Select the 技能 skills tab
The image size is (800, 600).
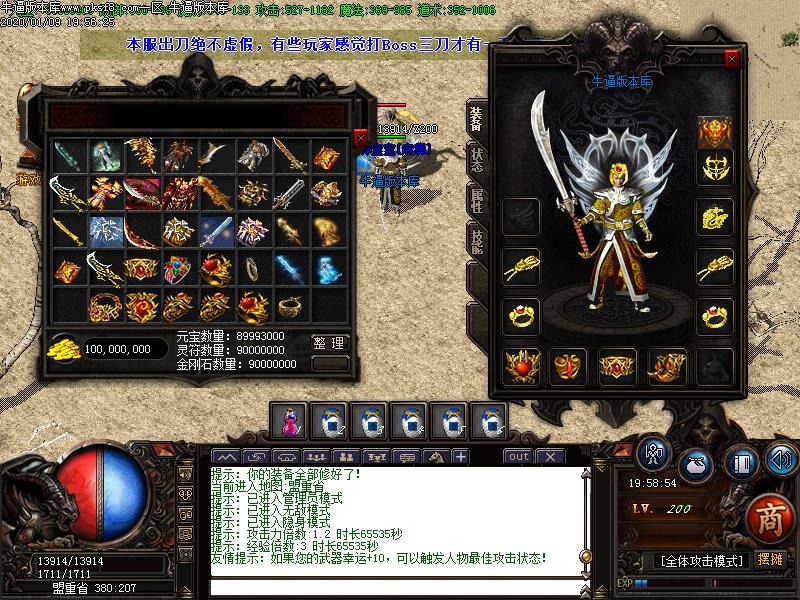(x=476, y=238)
